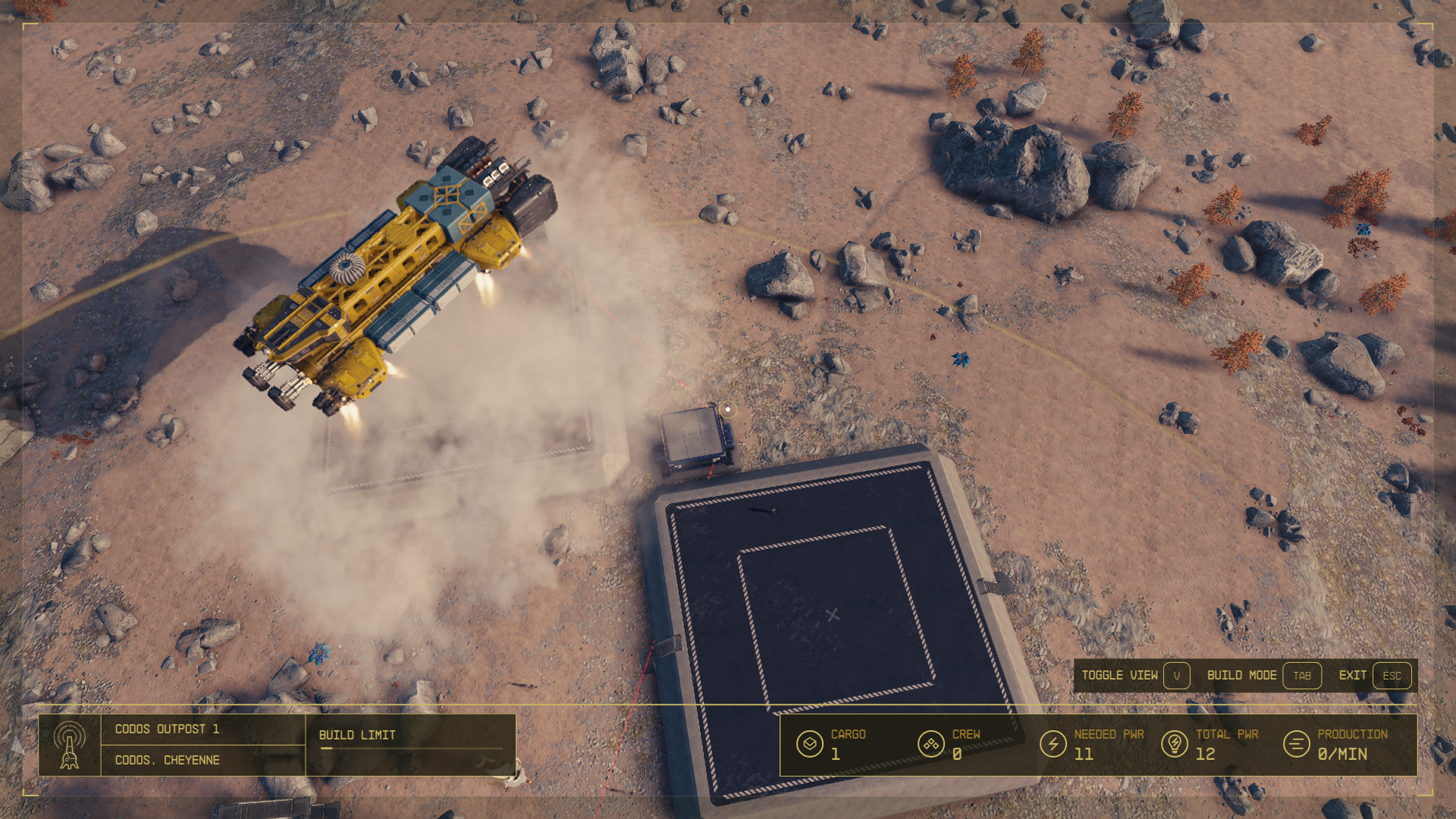
Task: Click the Needed PWR lightning bolt icon
Action: tap(1053, 745)
